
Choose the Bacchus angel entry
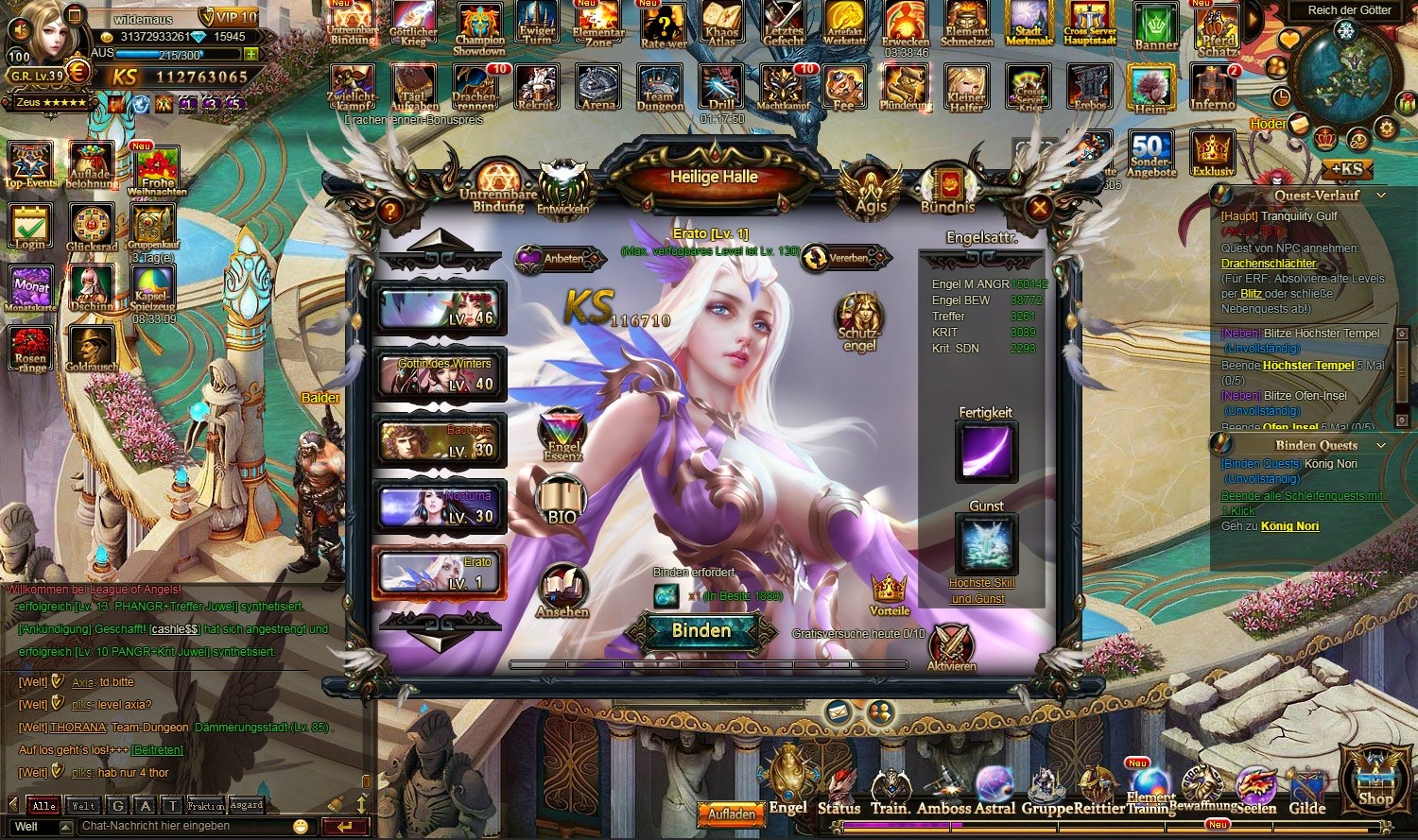point(440,440)
